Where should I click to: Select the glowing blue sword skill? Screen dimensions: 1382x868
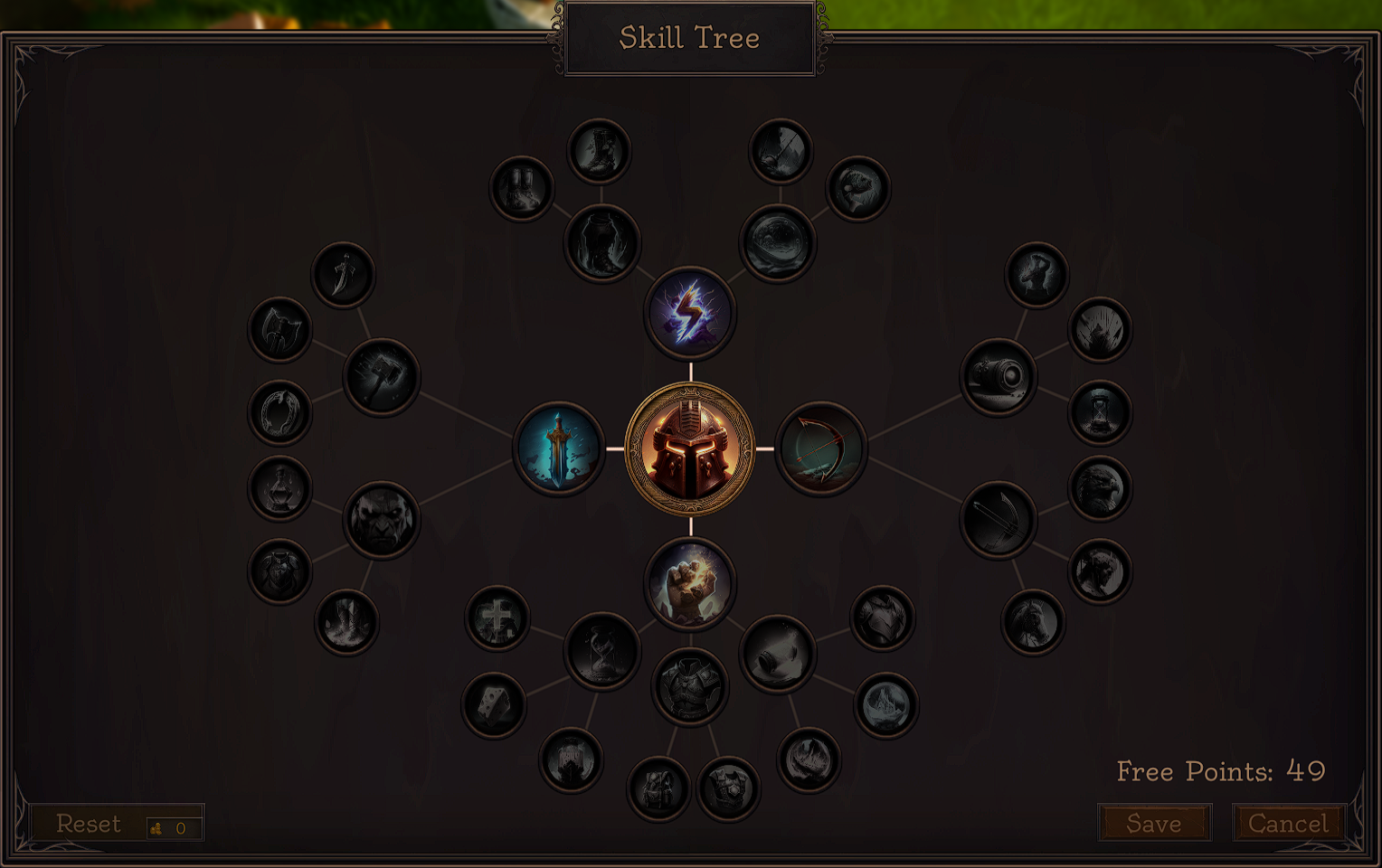[x=559, y=448]
